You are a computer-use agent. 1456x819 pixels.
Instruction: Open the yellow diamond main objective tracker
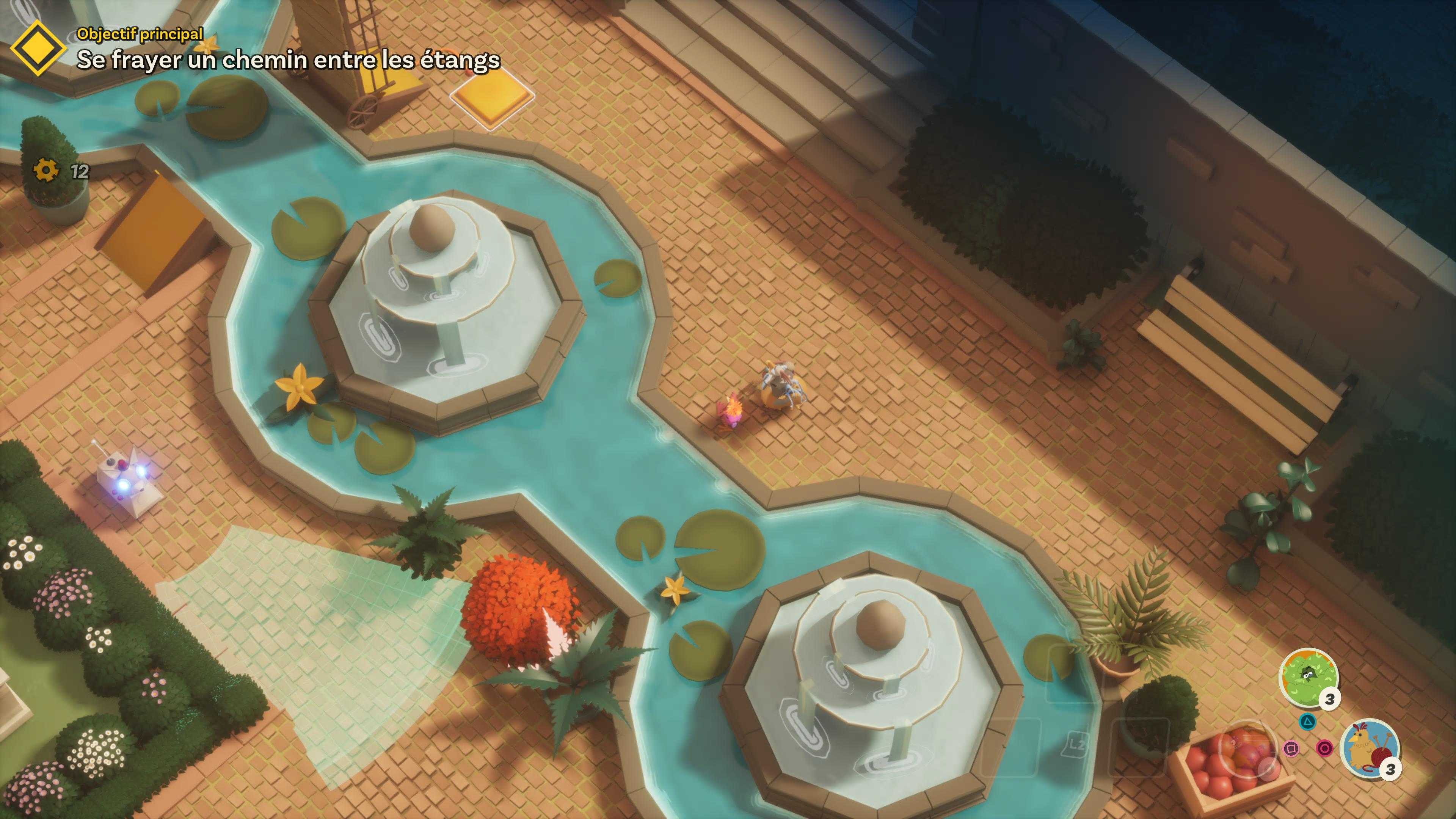coord(38,49)
